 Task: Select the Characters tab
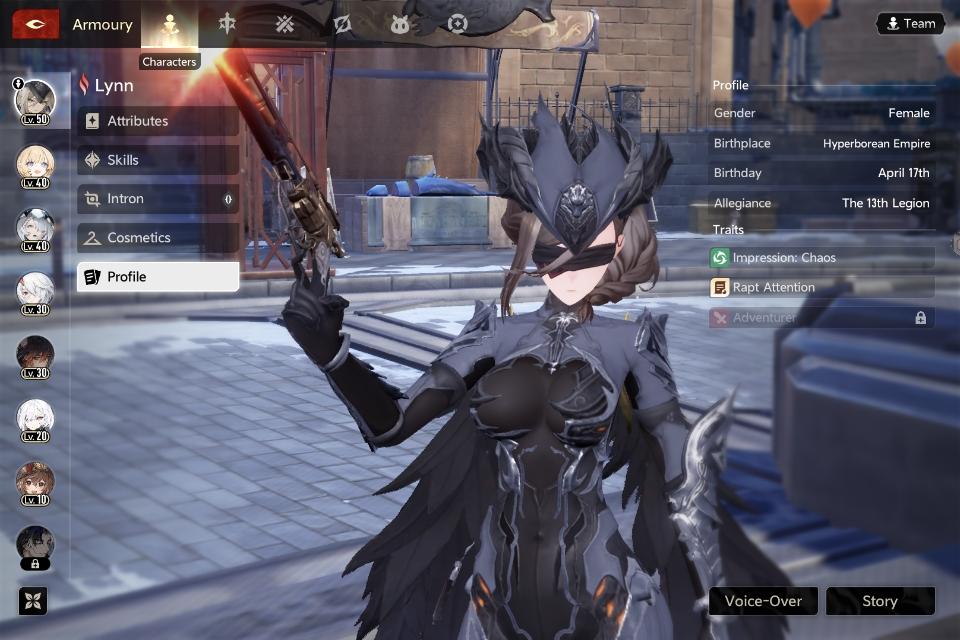(x=169, y=24)
